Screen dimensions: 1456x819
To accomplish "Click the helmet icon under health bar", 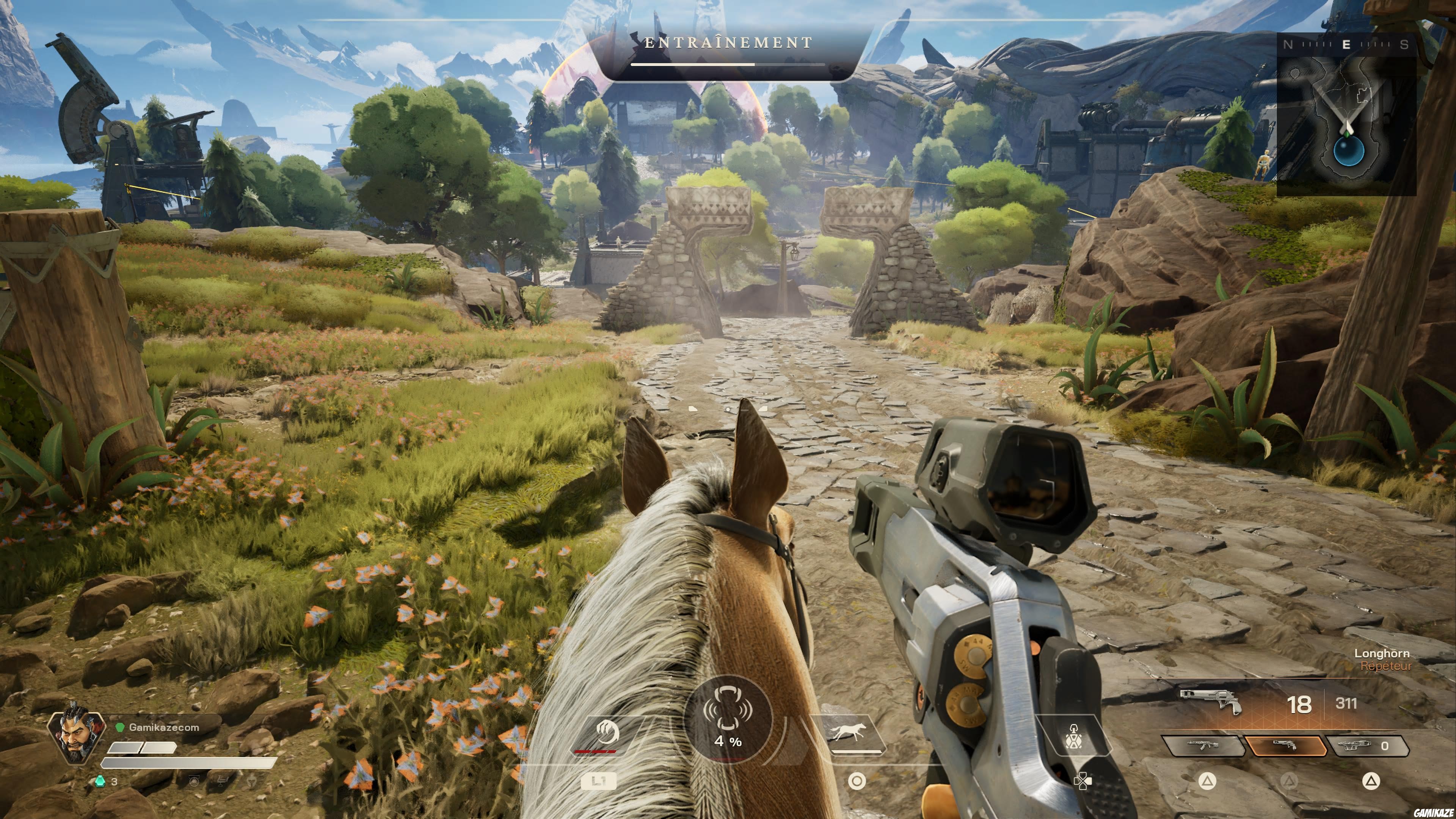I will [x=194, y=782].
